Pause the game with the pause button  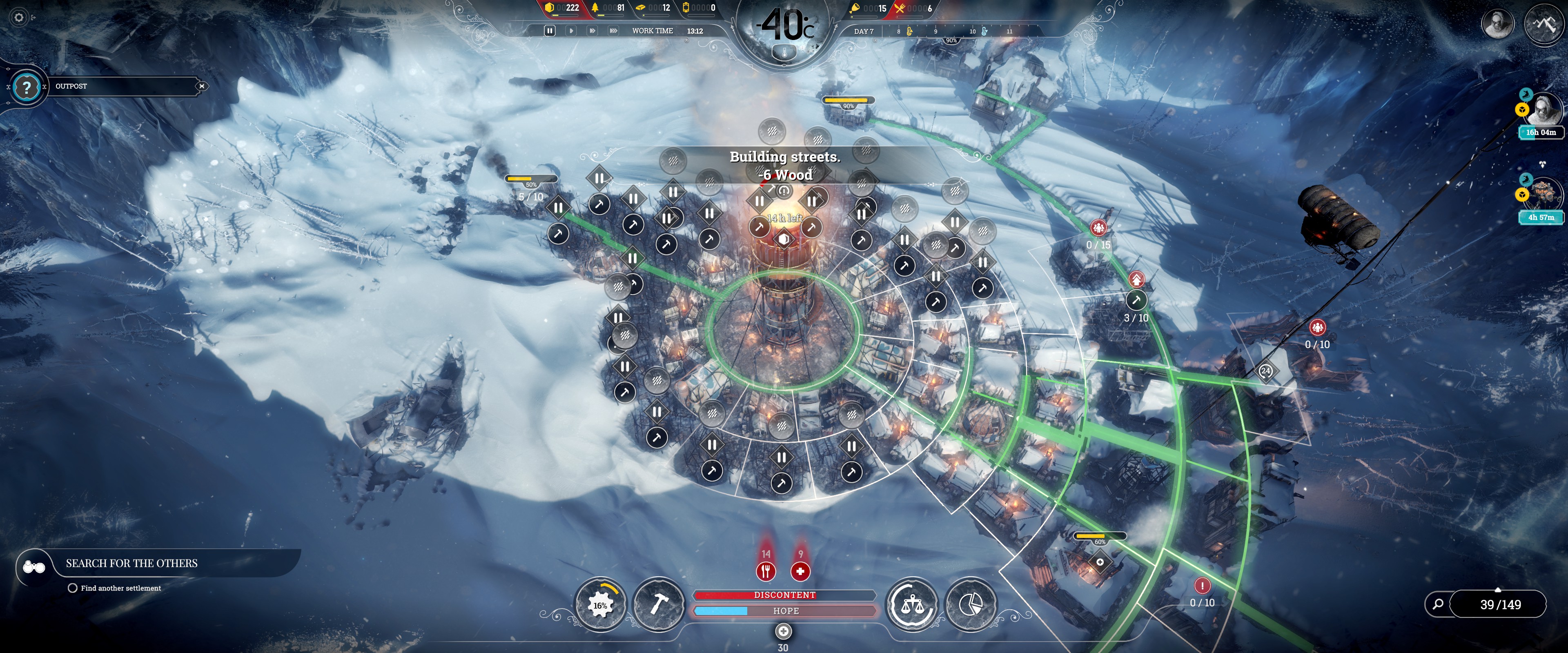click(550, 31)
